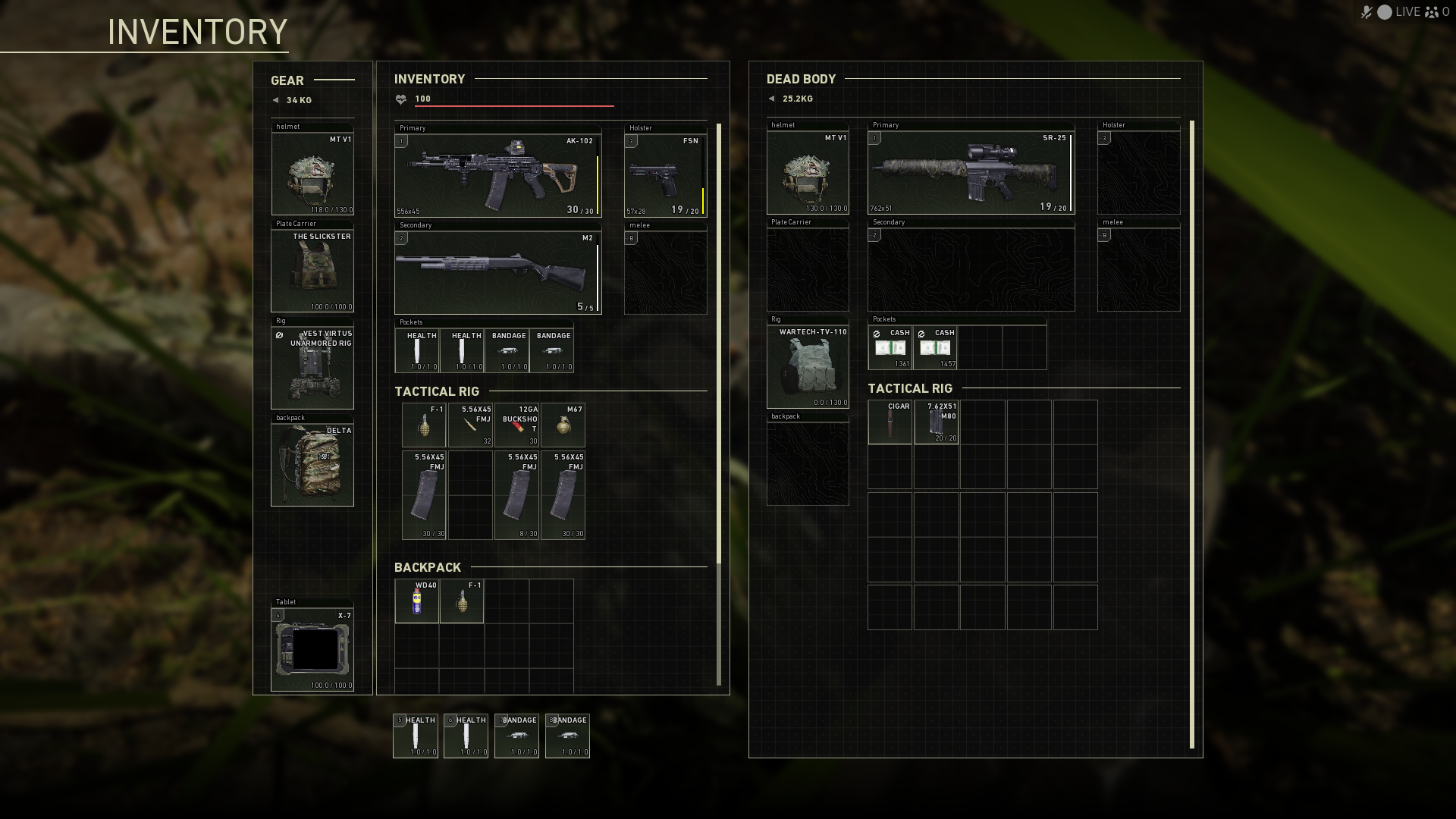This screenshot has width=1456, height=819.
Task: Select the WD40 can in backpack
Action: [416, 601]
